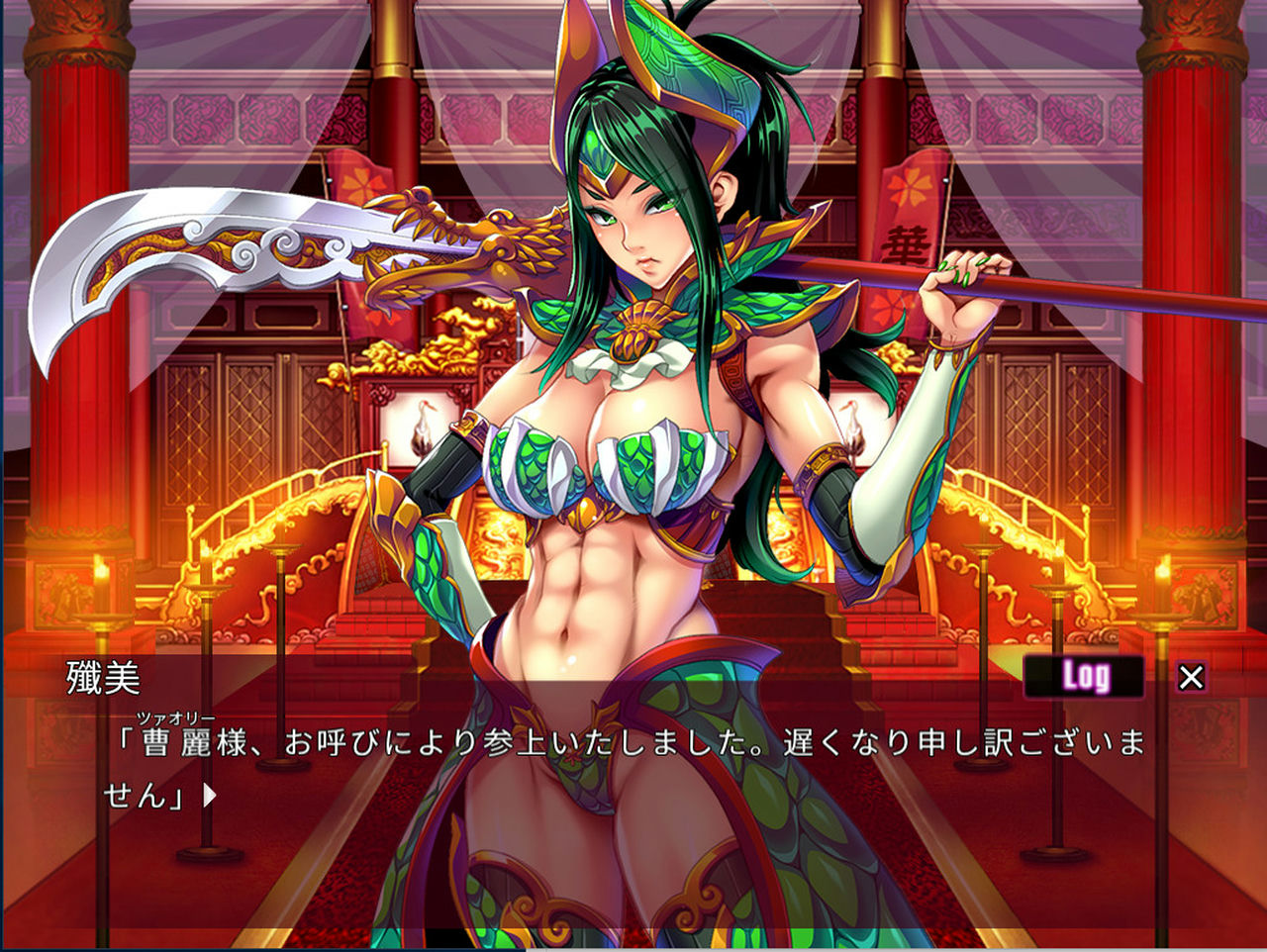Click the X to hide the message window
Viewport: 1267px width, 952px height.
coord(1190,676)
